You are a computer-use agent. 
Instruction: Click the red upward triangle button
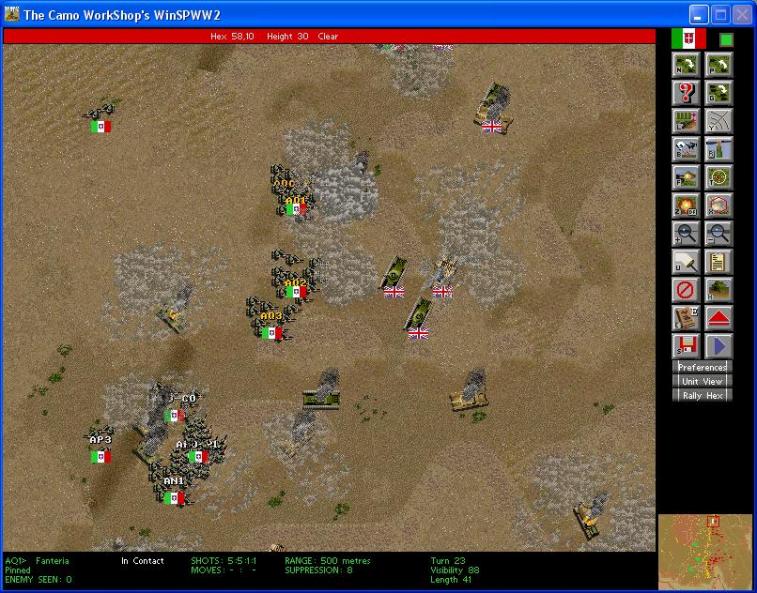pyautogui.click(x=719, y=318)
